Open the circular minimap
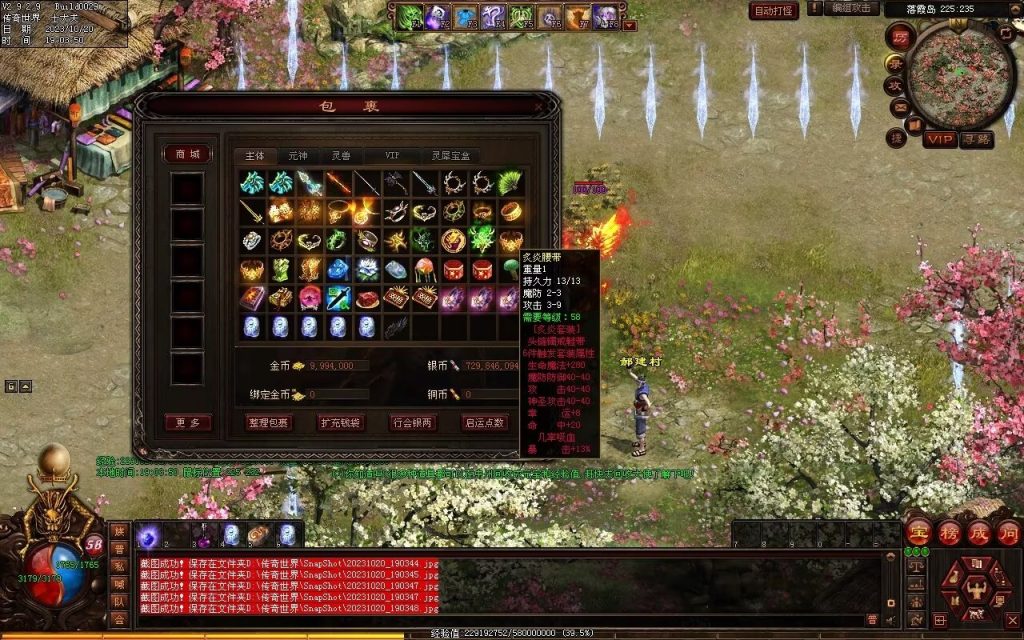The image size is (1024, 640). [x=960, y=75]
